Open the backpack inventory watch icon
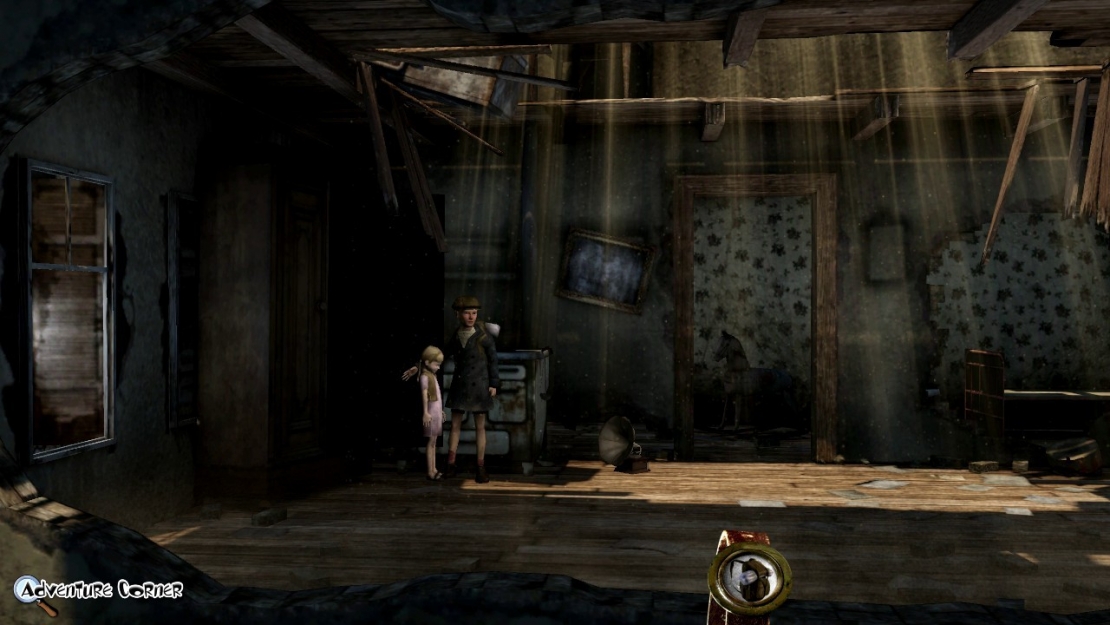Image resolution: width=1110 pixels, height=625 pixels. pyautogui.click(x=749, y=579)
